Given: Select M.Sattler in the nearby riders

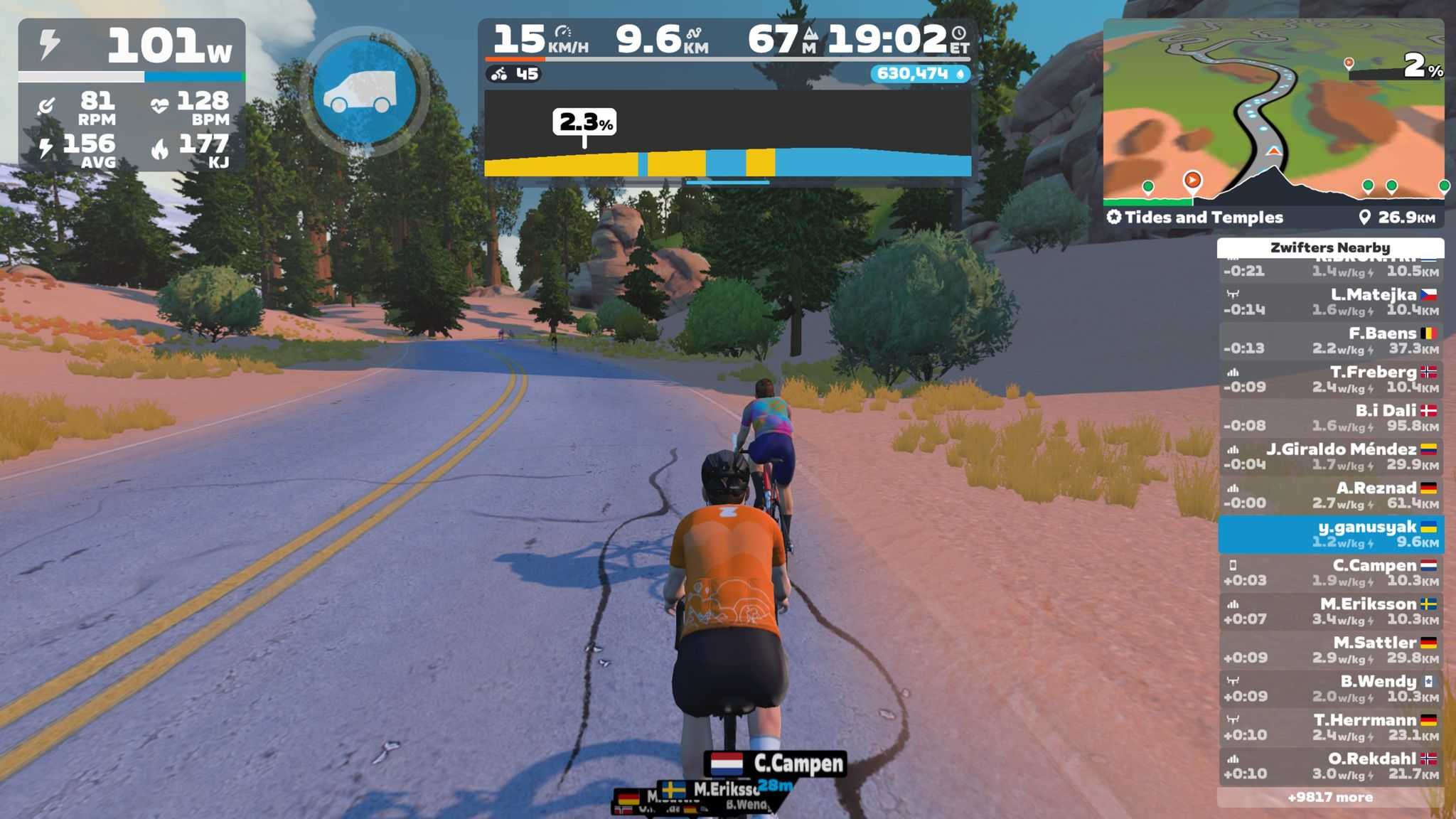Looking at the screenshot, I should (1330, 651).
